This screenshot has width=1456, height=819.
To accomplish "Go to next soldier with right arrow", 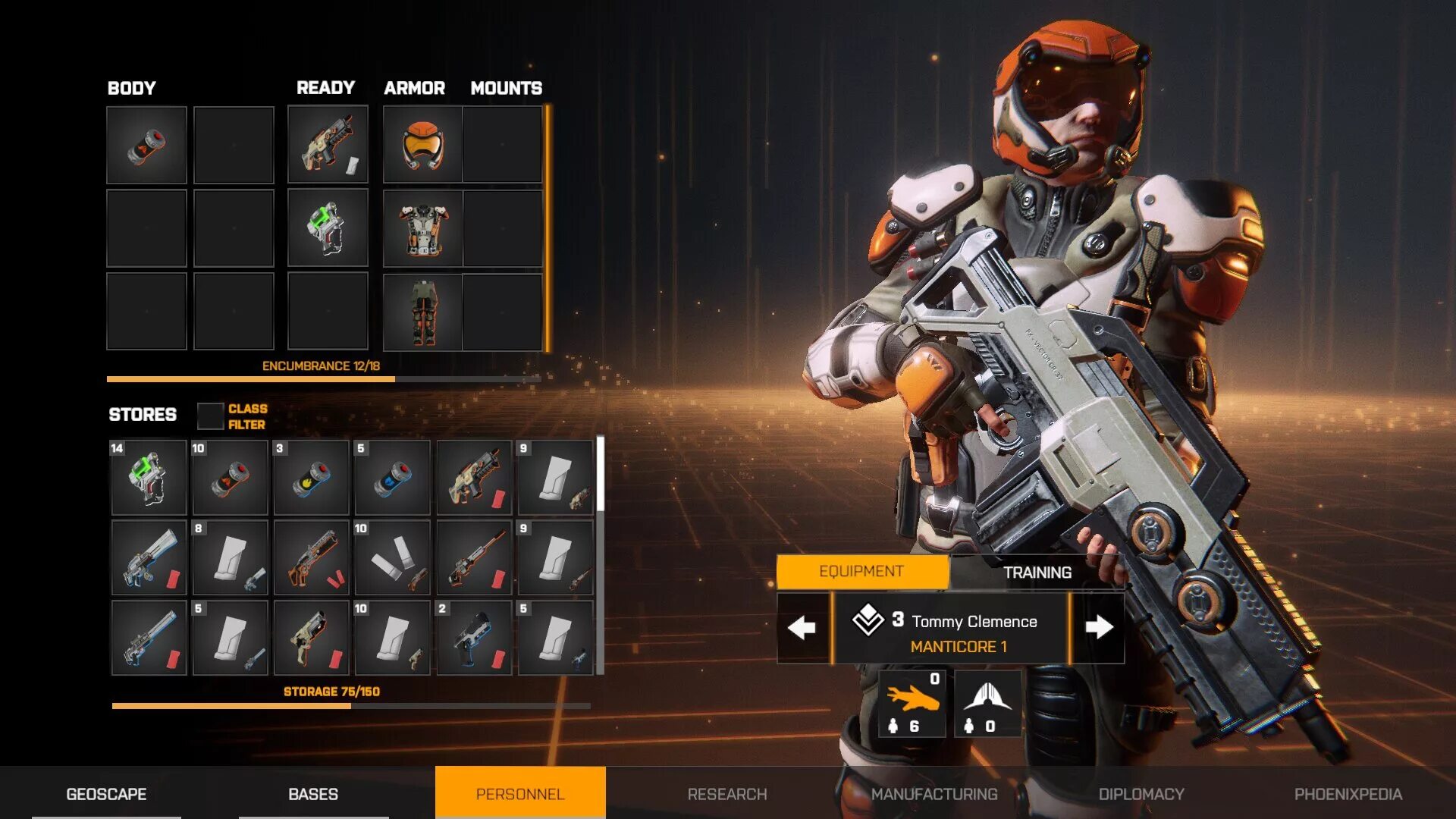I will [x=1099, y=628].
